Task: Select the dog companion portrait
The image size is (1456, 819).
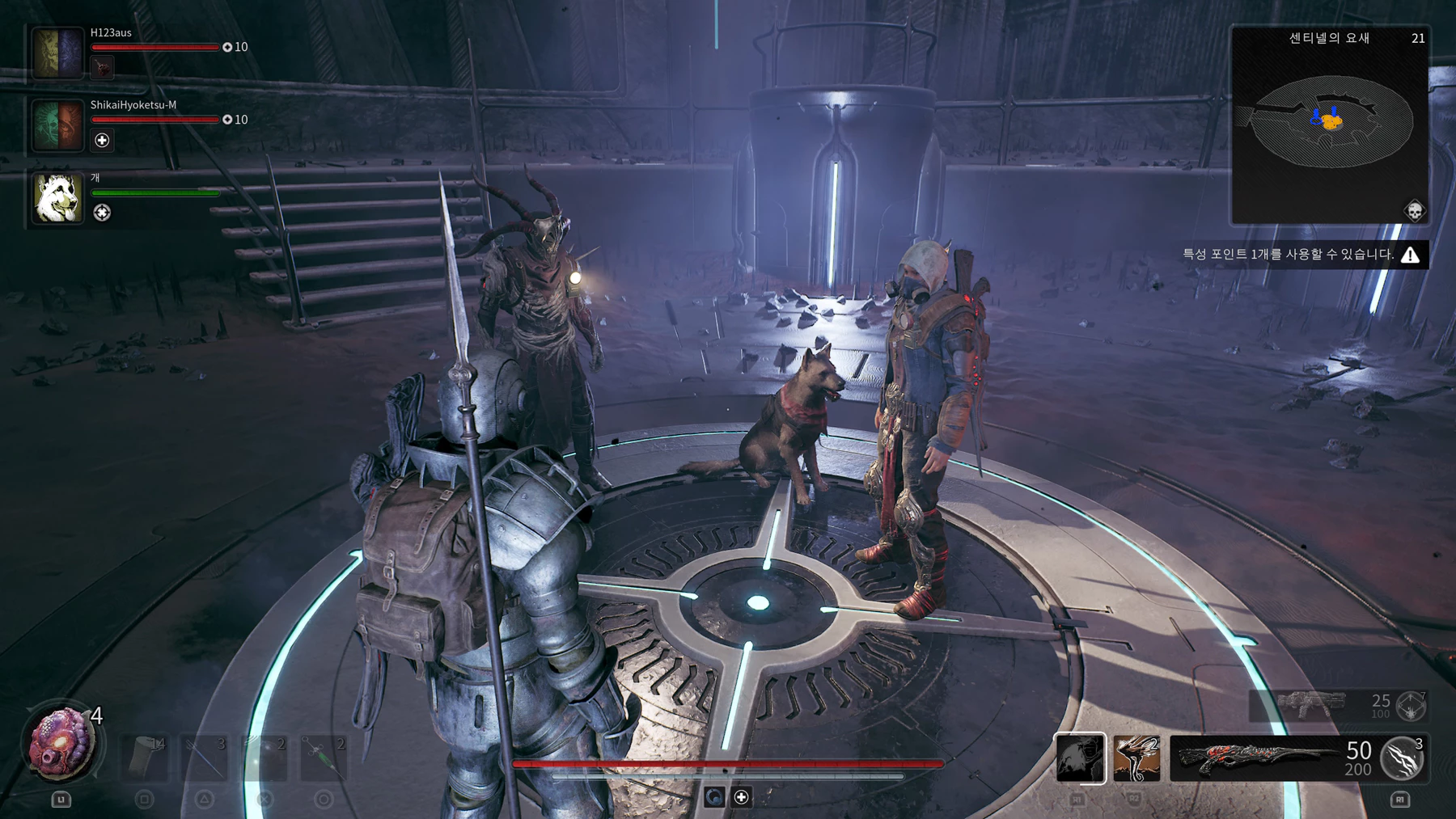Action: pos(57,197)
